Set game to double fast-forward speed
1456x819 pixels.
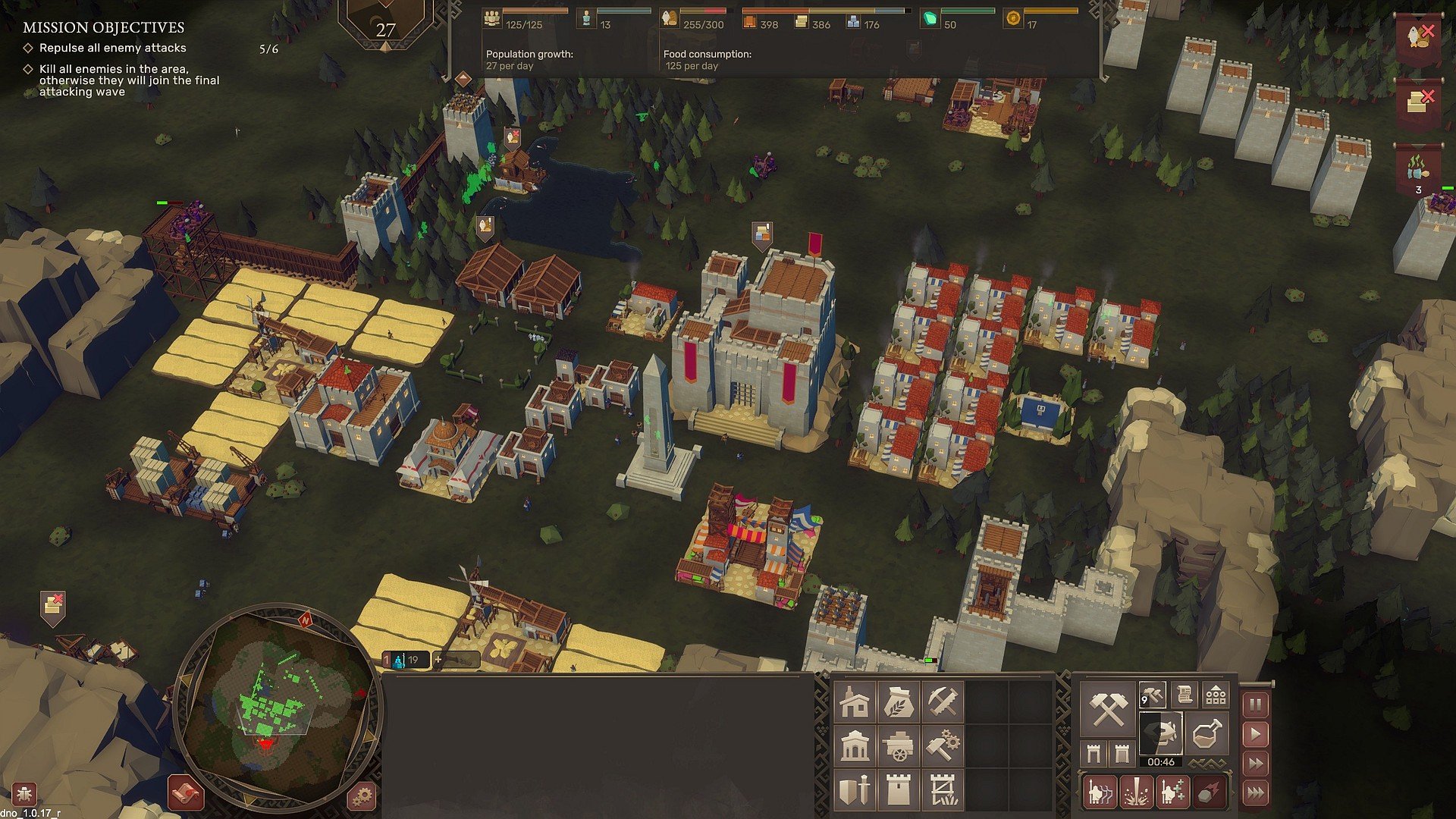pyautogui.click(x=1256, y=763)
